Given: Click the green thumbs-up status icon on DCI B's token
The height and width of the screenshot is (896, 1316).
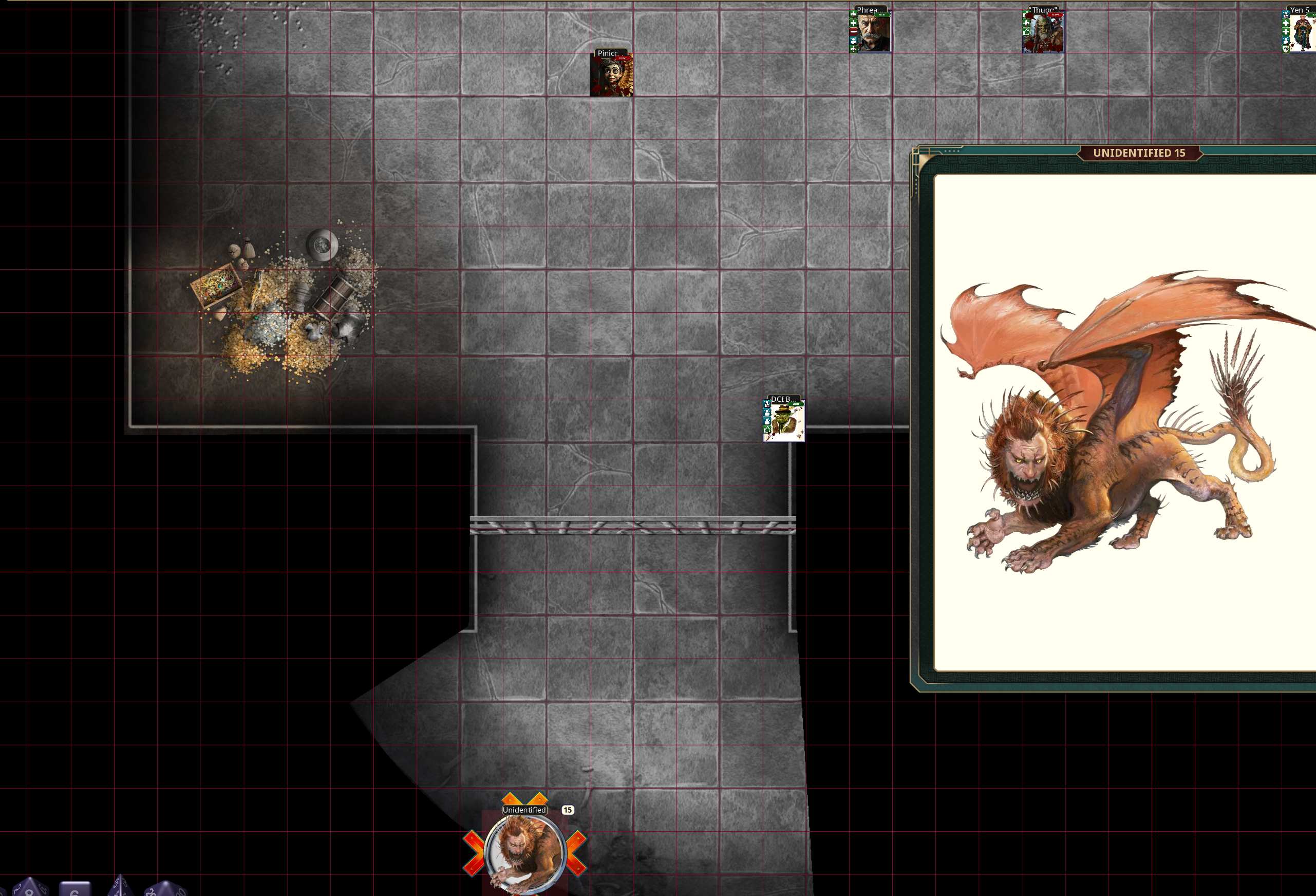Looking at the screenshot, I should point(767,431).
